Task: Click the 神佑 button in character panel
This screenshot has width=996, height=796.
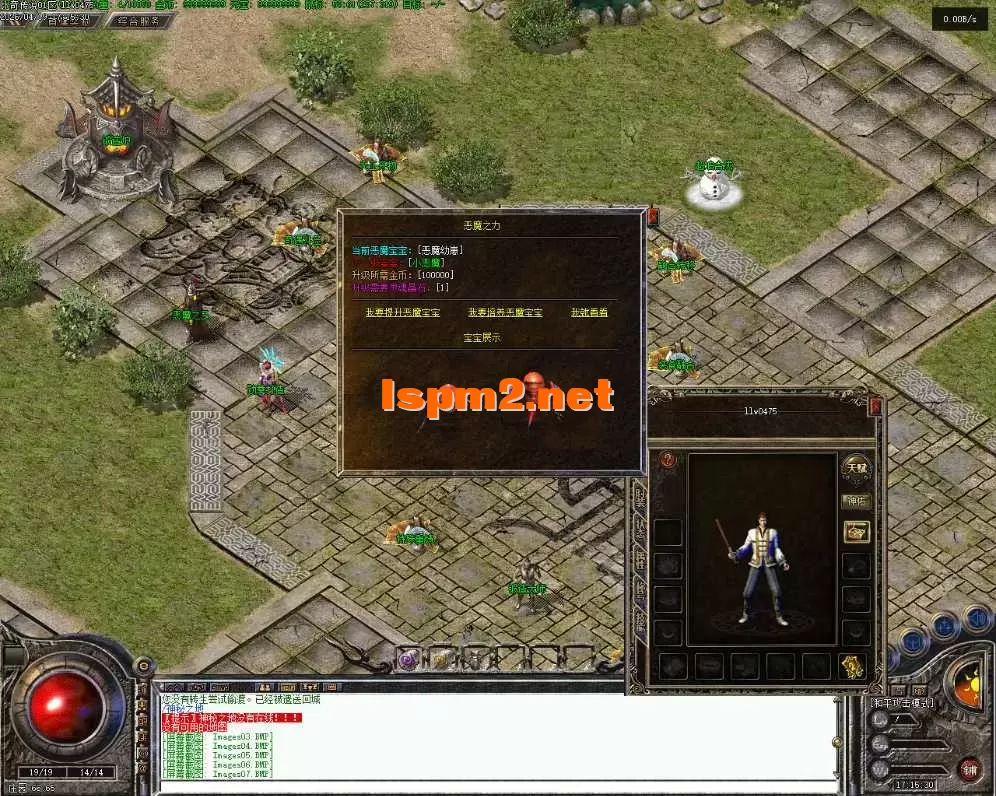Action: coord(856,500)
